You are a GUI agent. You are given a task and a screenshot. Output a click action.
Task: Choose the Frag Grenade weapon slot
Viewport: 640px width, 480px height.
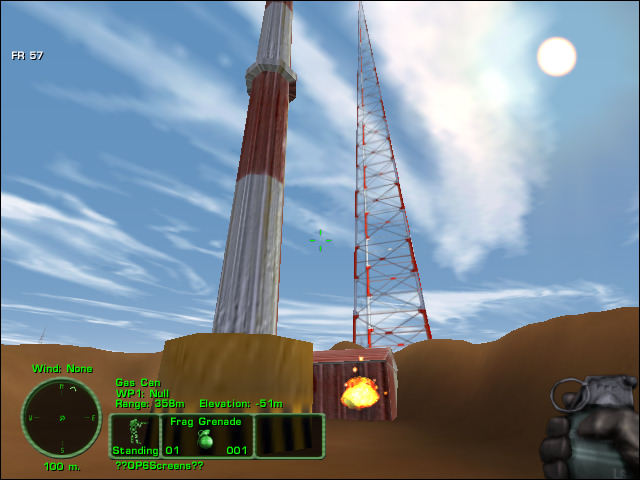[x=206, y=436]
